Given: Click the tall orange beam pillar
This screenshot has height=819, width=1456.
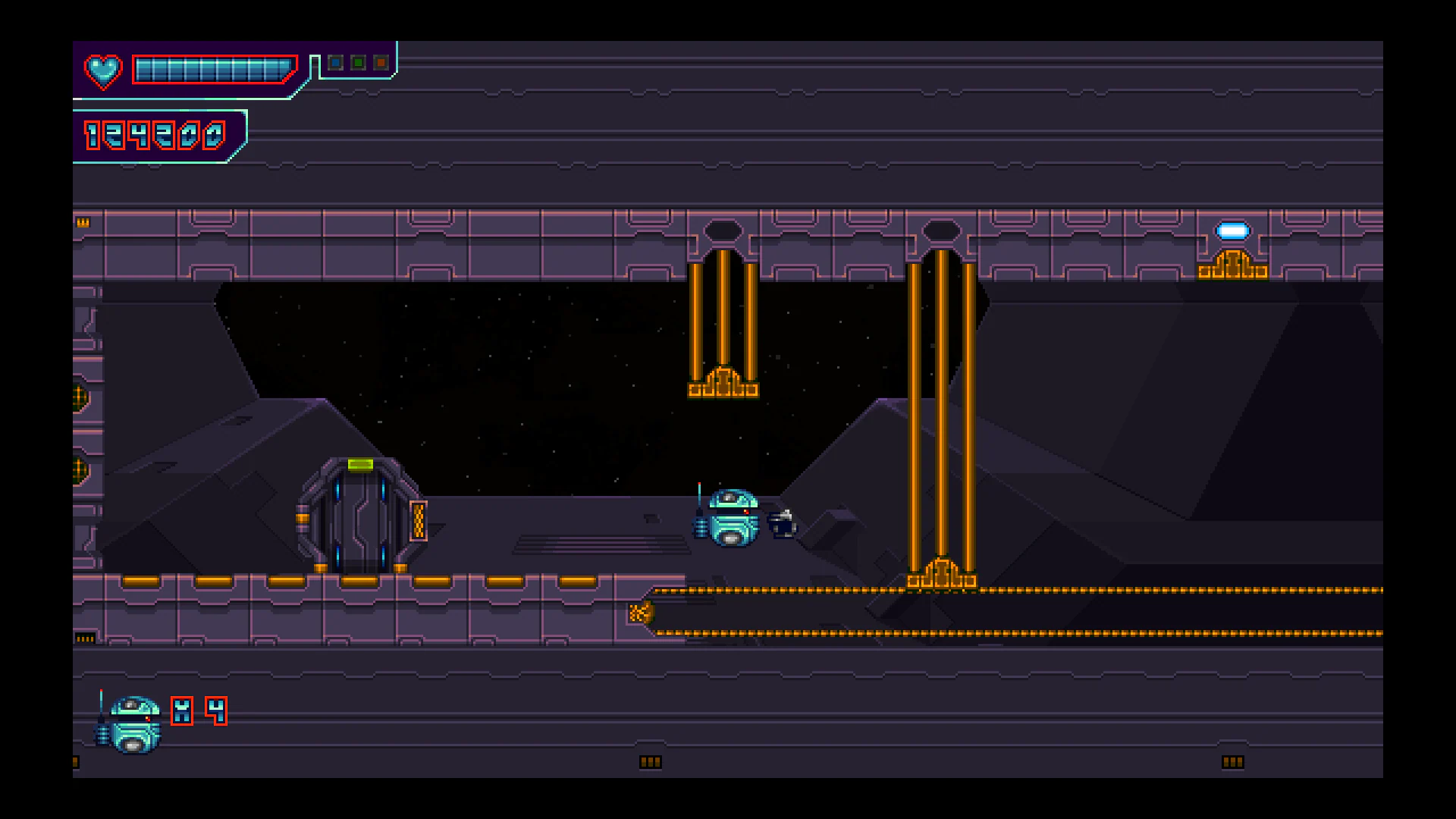Looking at the screenshot, I should point(942,417).
